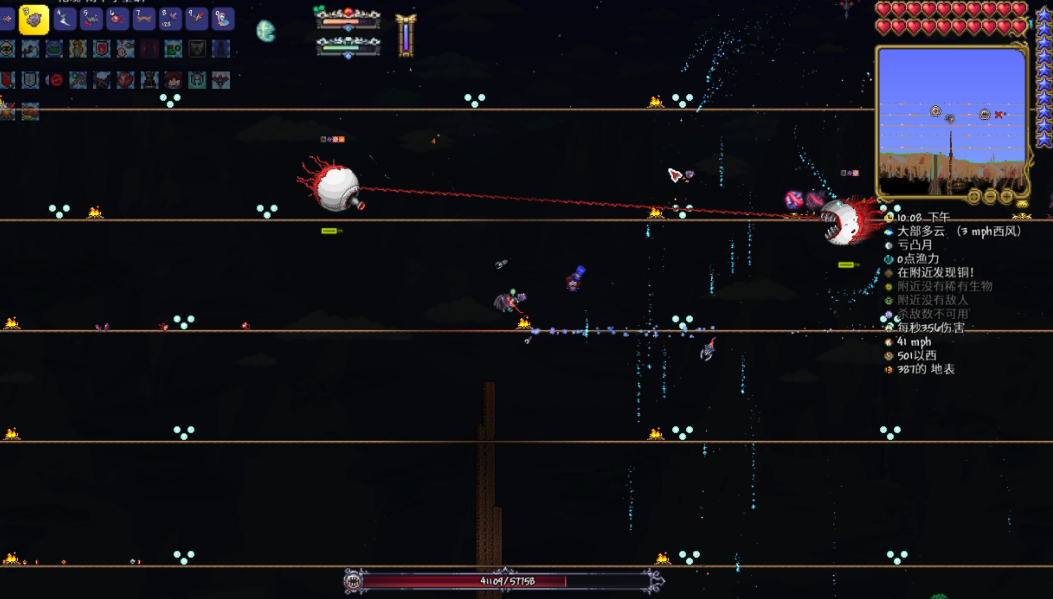The width and height of the screenshot is (1053, 599).
Task: Select the hotbar slot with the white curved blade
Action: click(x=66, y=18)
